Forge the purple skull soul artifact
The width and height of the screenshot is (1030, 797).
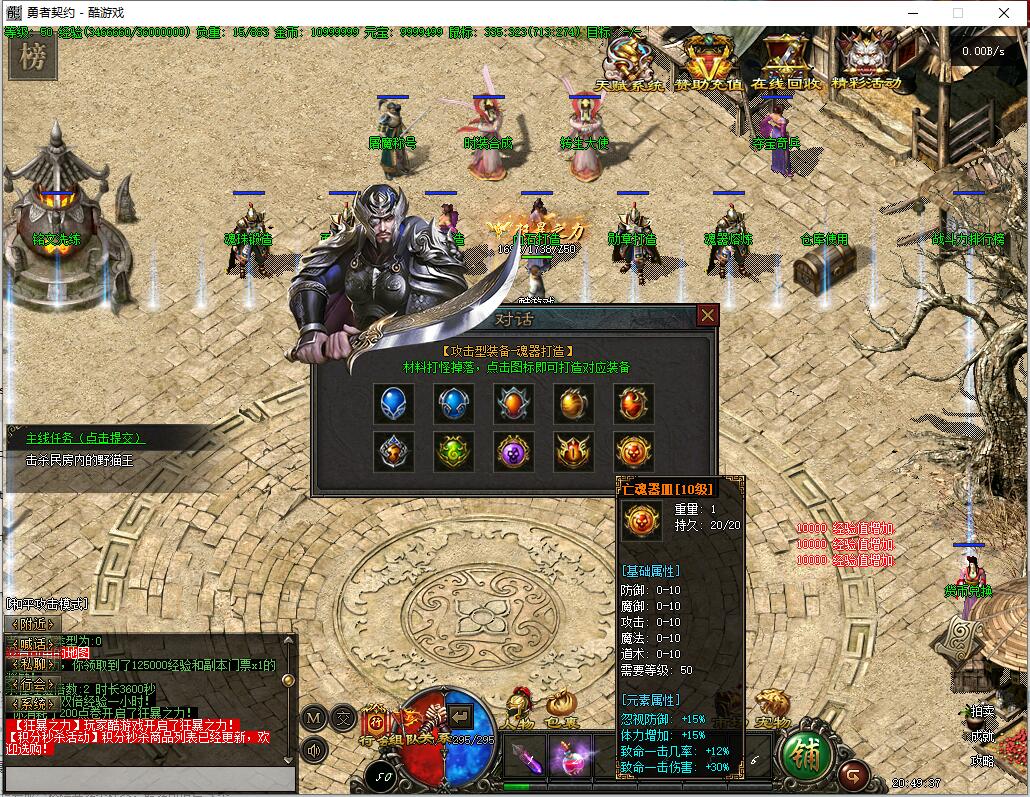tap(514, 452)
